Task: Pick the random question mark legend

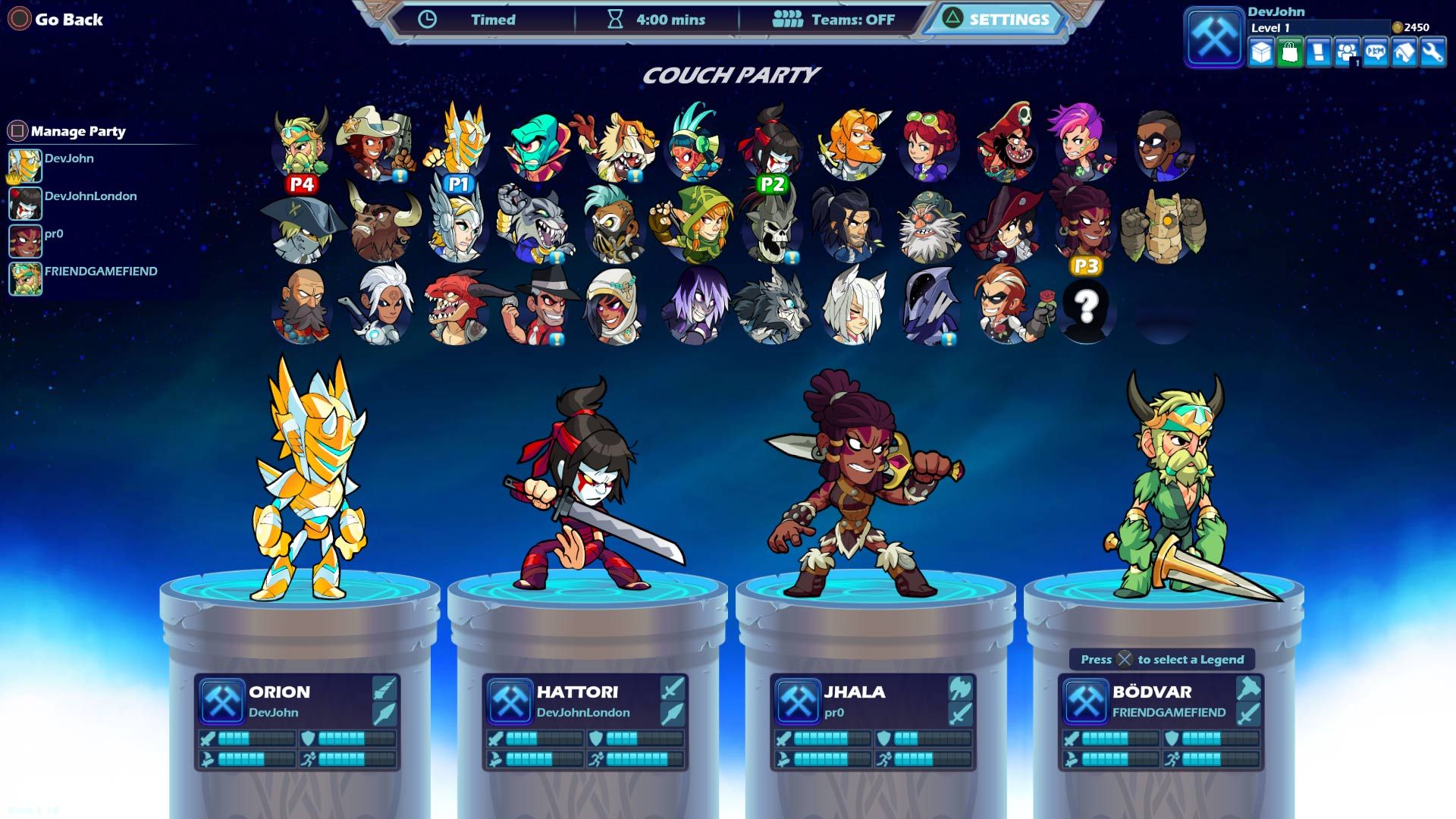Action: 1086,307
